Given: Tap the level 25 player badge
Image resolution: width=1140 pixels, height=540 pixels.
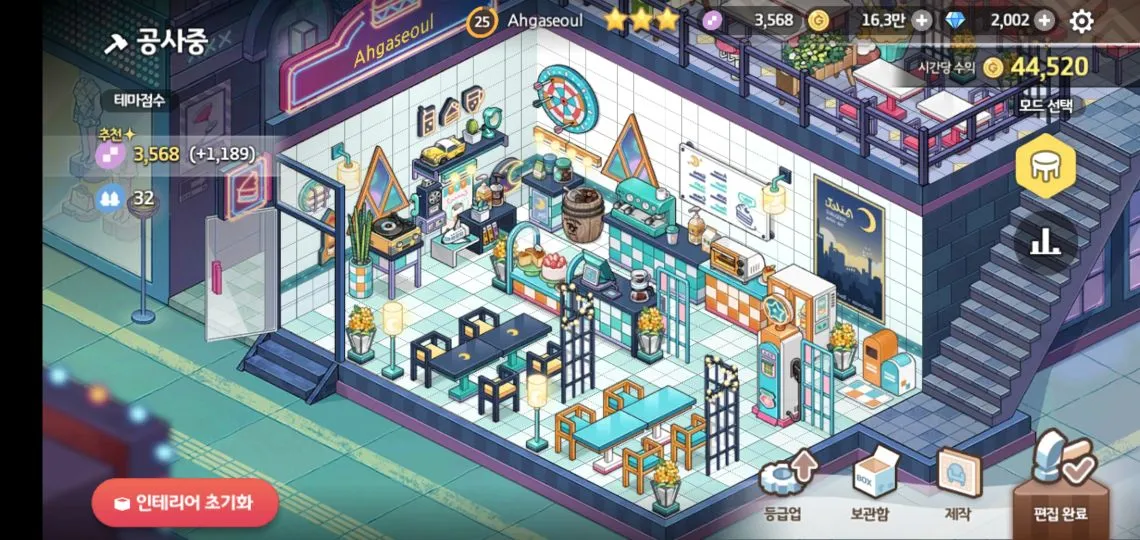Looking at the screenshot, I should pos(482,20).
